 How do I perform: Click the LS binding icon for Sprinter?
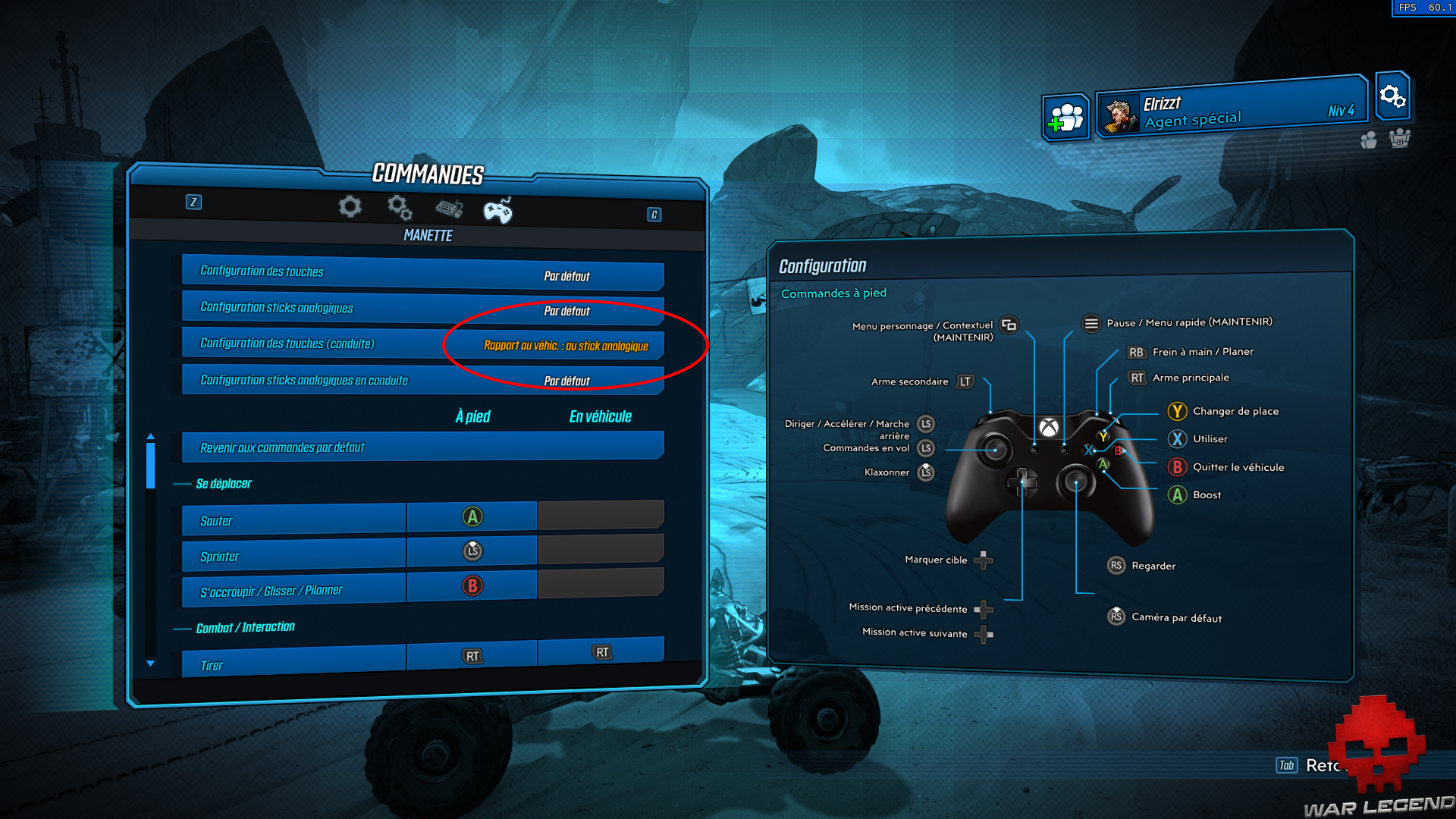click(472, 551)
